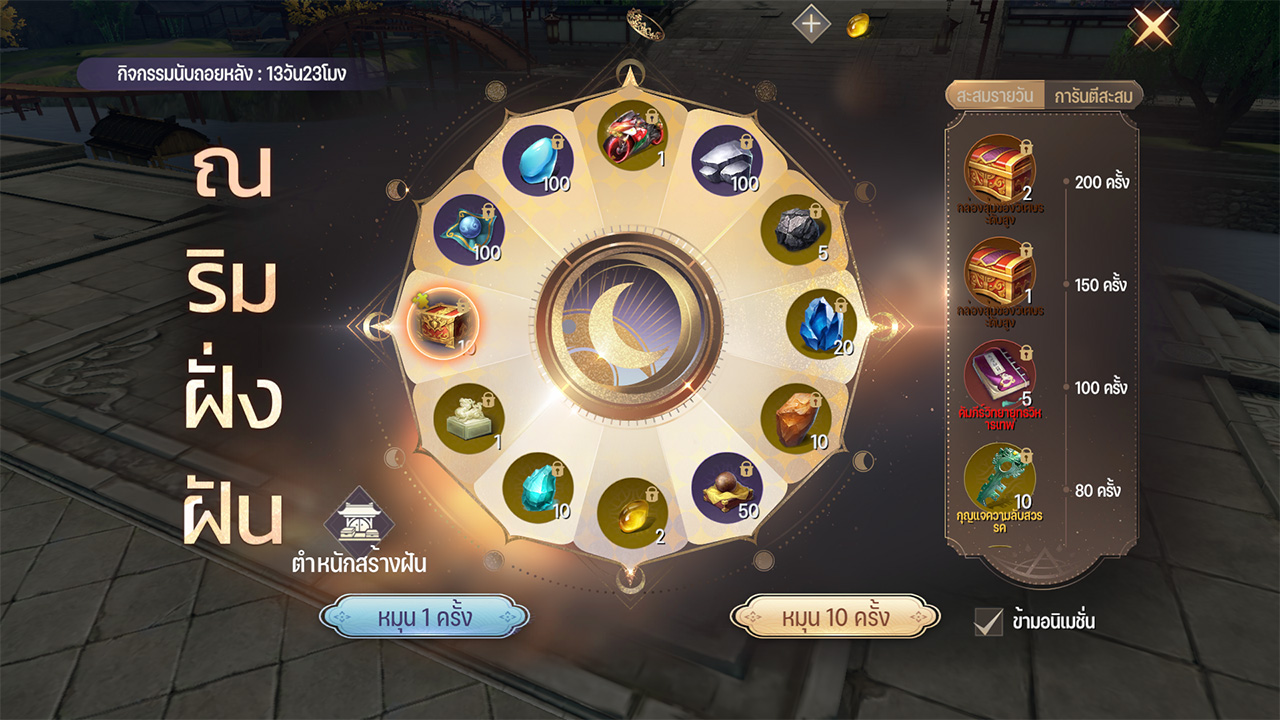Screen dimensions: 1280x720
Task: Switch to the สะสมรายวัน tab
Action: pos(994,96)
